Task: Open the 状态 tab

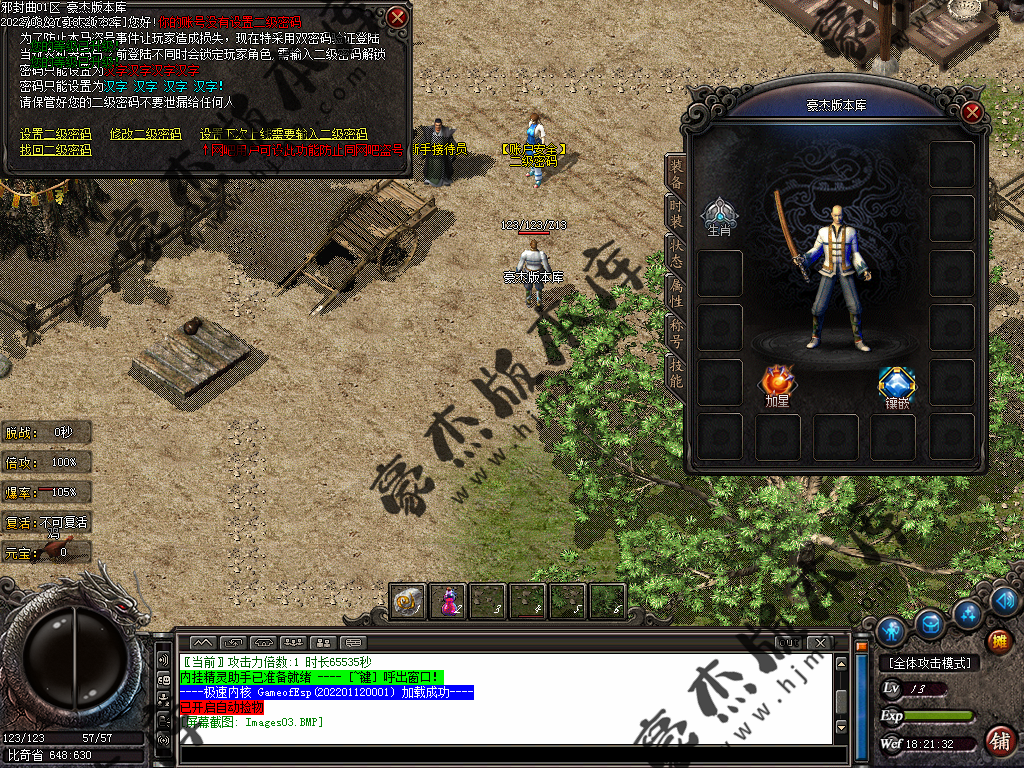Action: [676, 251]
